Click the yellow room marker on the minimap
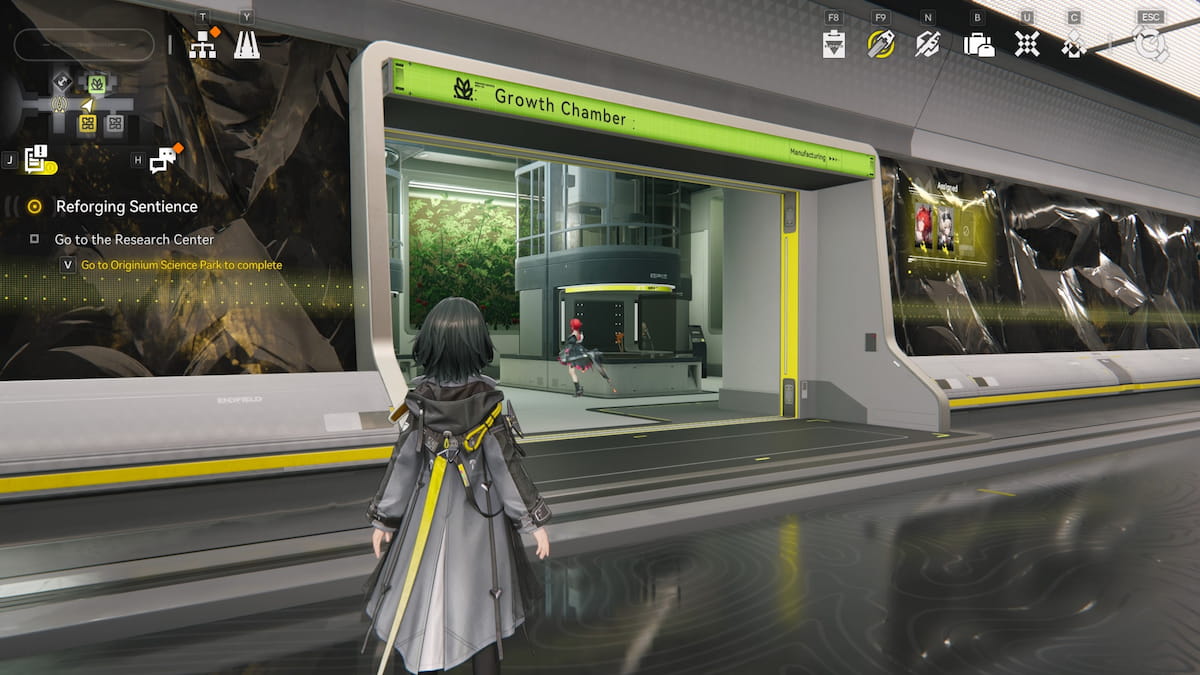The image size is (1200, 675). click(88, 123)
